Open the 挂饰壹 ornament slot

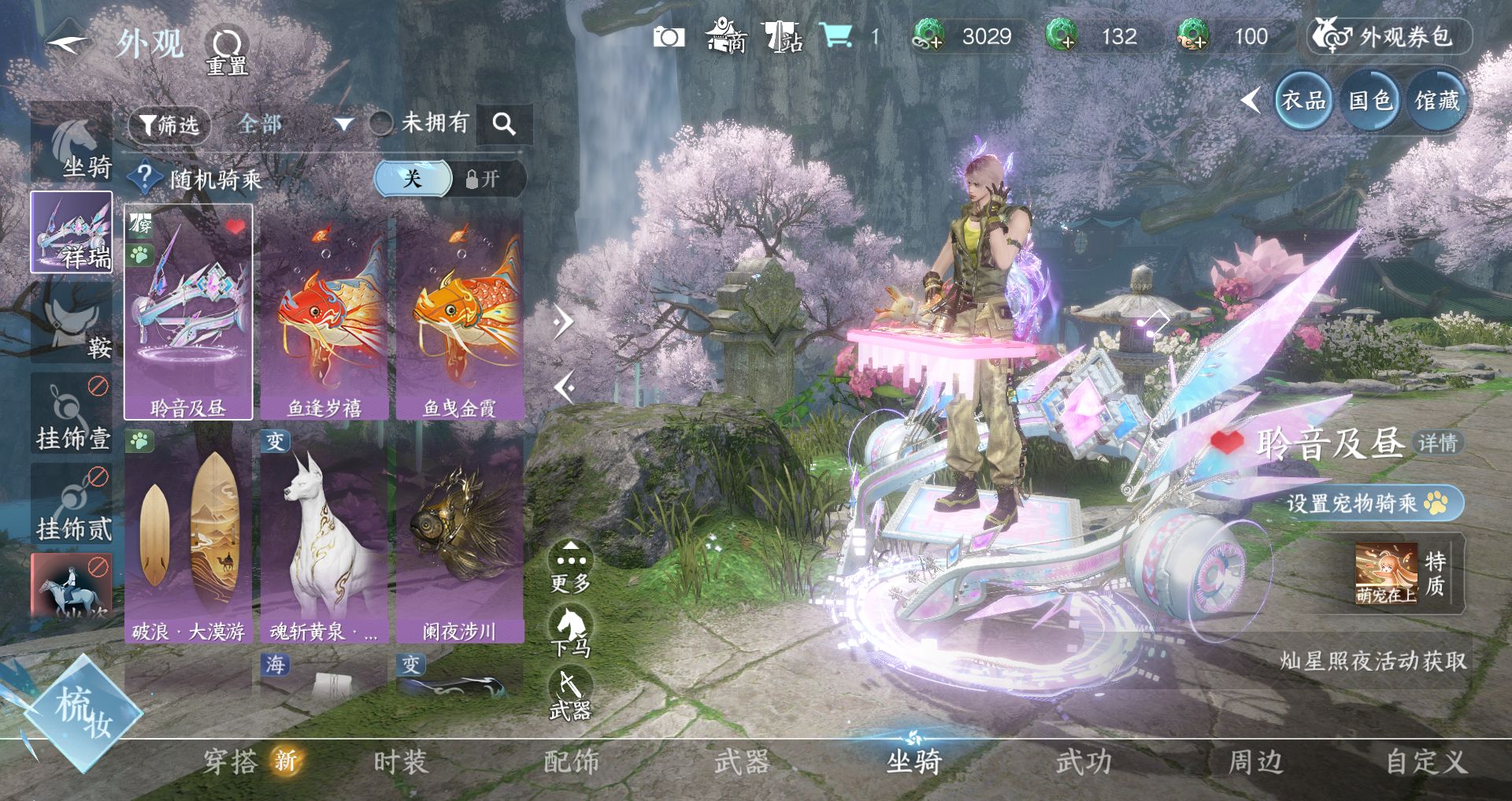click(72, 416)
